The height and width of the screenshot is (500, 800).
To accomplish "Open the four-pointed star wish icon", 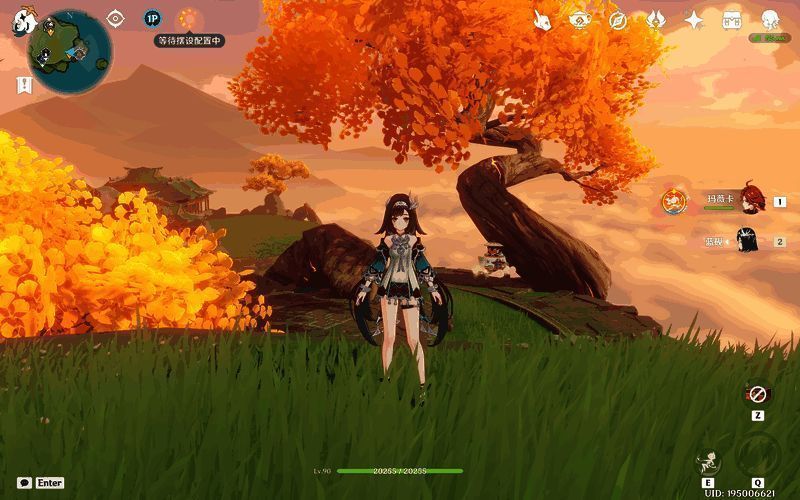I will click(x=694, y=20).
